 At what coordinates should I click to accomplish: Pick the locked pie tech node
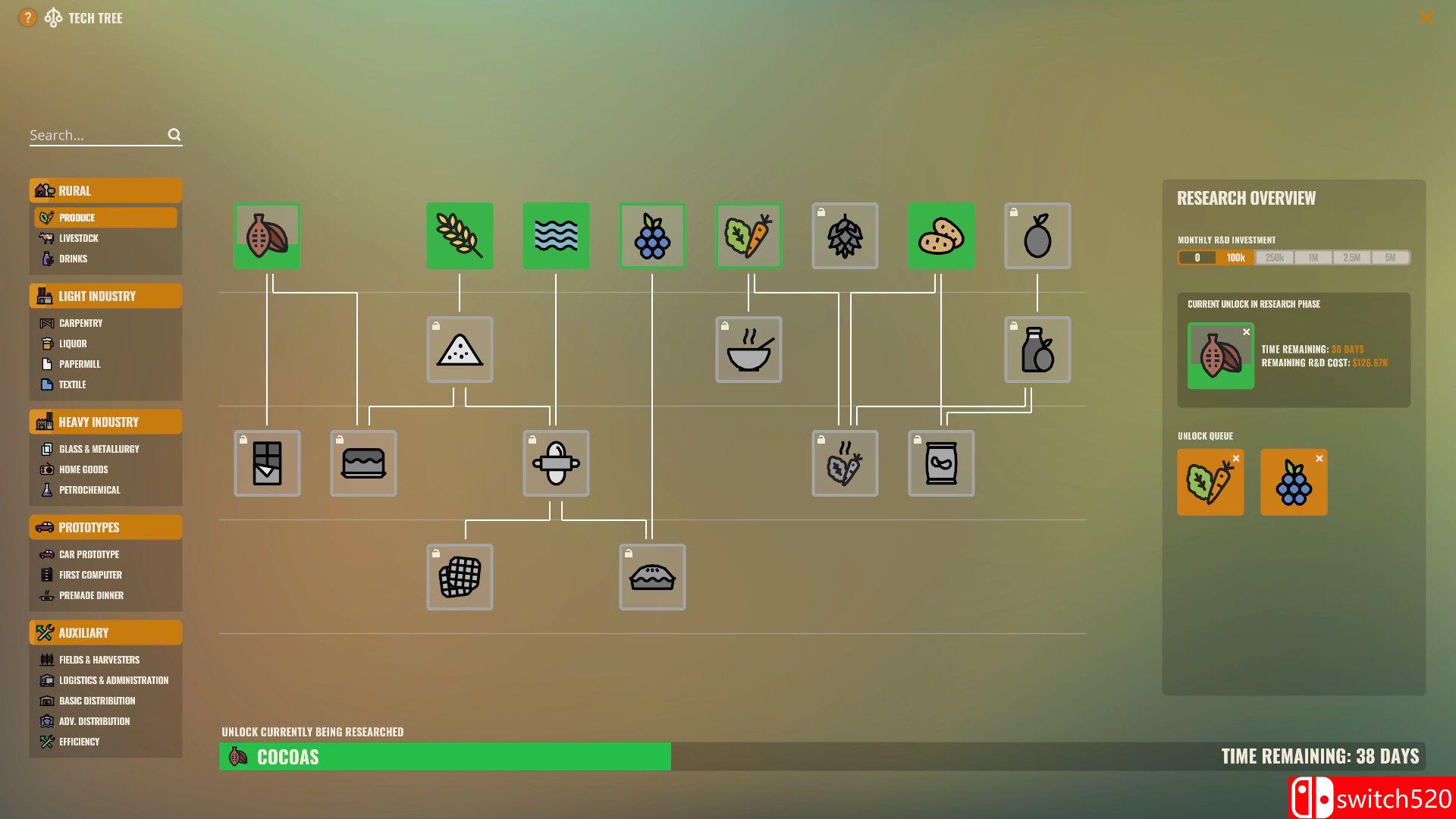[x=652, y=577]
